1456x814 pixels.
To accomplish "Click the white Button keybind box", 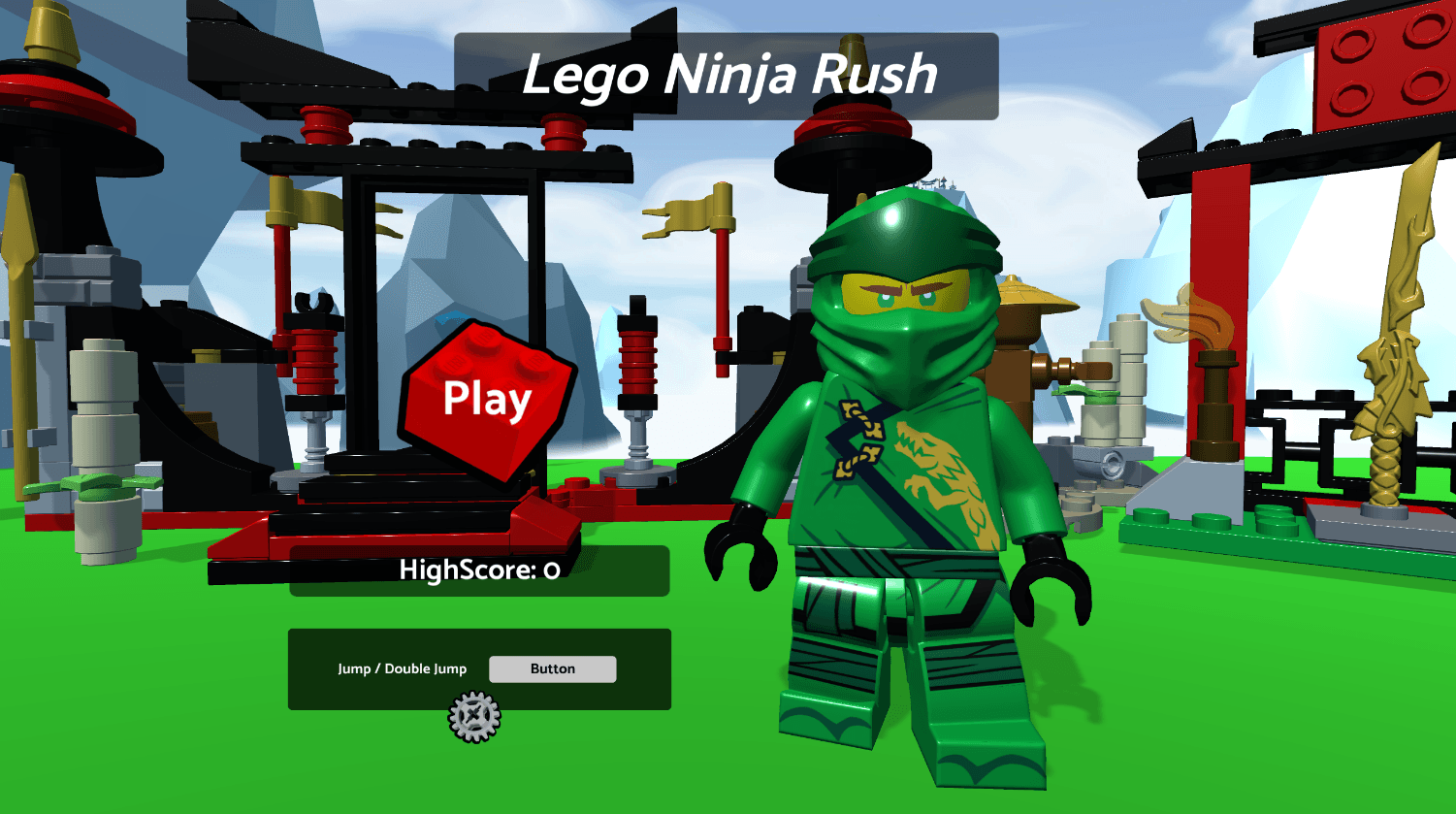I will coord(552,668).
